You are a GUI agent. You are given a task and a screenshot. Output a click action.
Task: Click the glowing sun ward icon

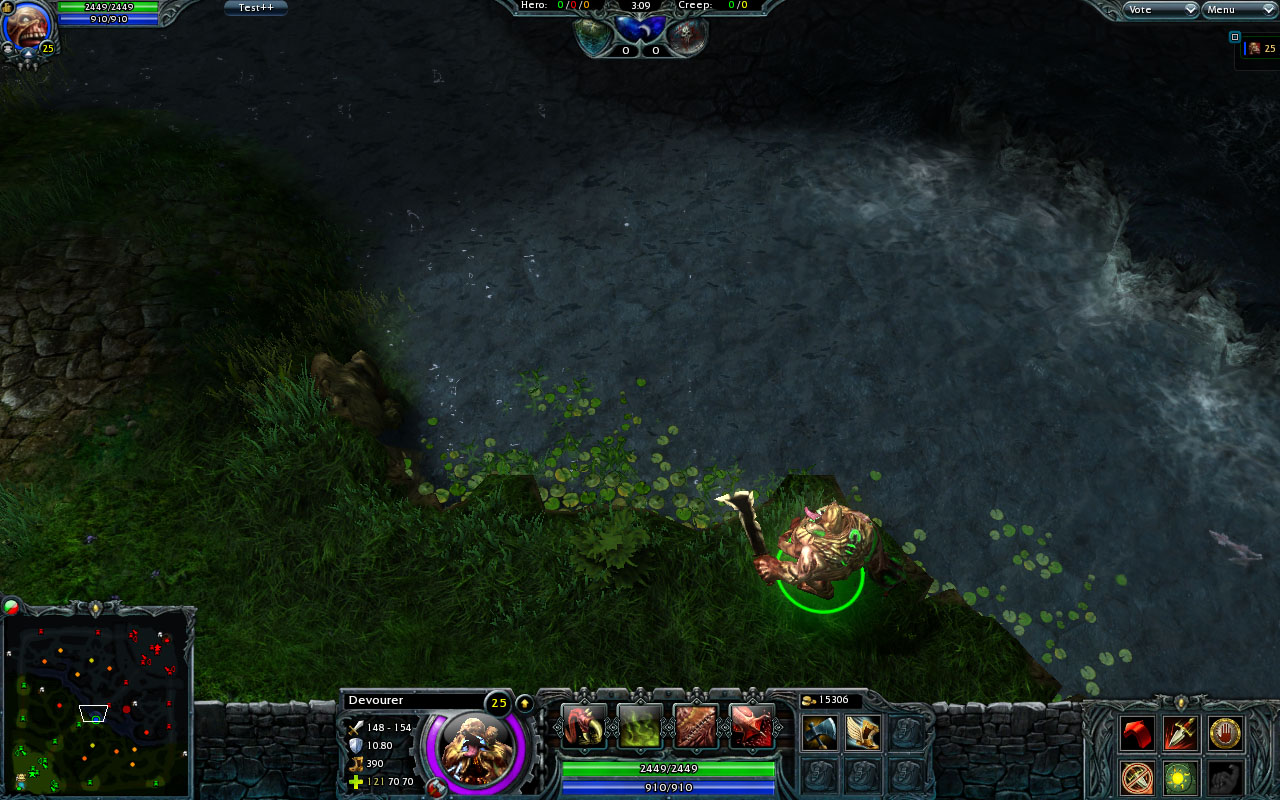point(1181,777)
